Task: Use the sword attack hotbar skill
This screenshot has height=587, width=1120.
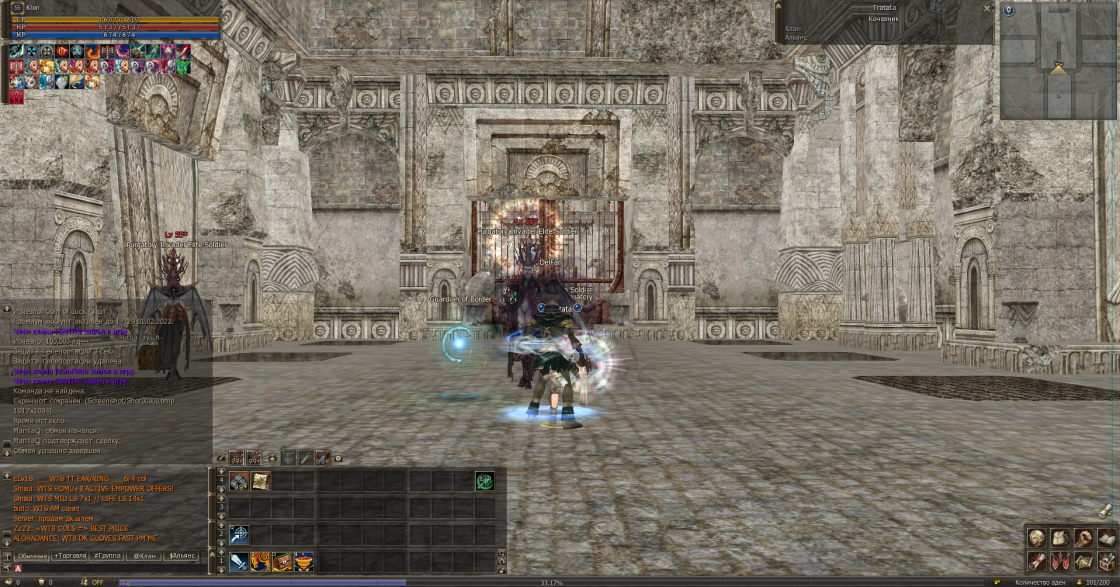Action: 238,562
